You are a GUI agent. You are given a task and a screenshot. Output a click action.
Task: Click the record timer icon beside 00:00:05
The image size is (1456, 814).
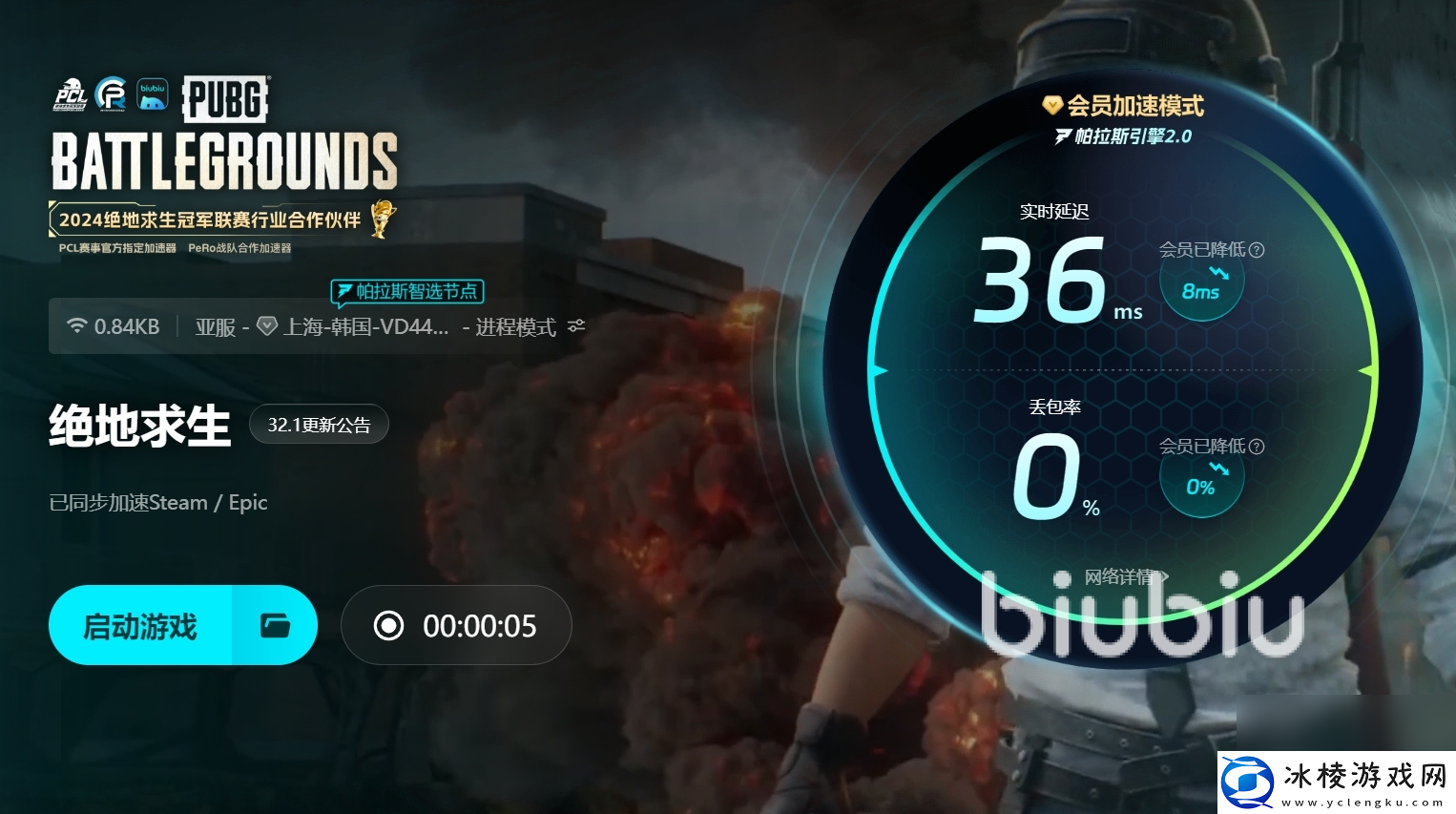(x=388, y=625)
